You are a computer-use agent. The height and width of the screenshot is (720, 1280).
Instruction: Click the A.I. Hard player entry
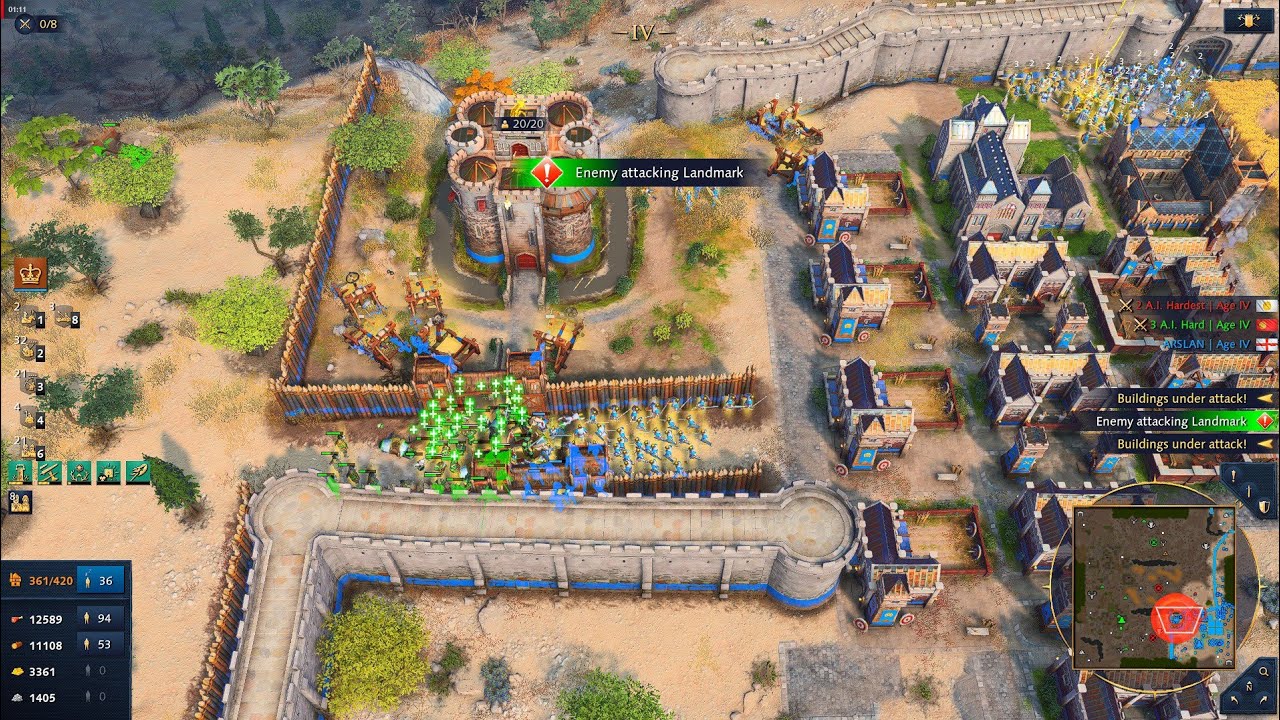pos(1190,325)
